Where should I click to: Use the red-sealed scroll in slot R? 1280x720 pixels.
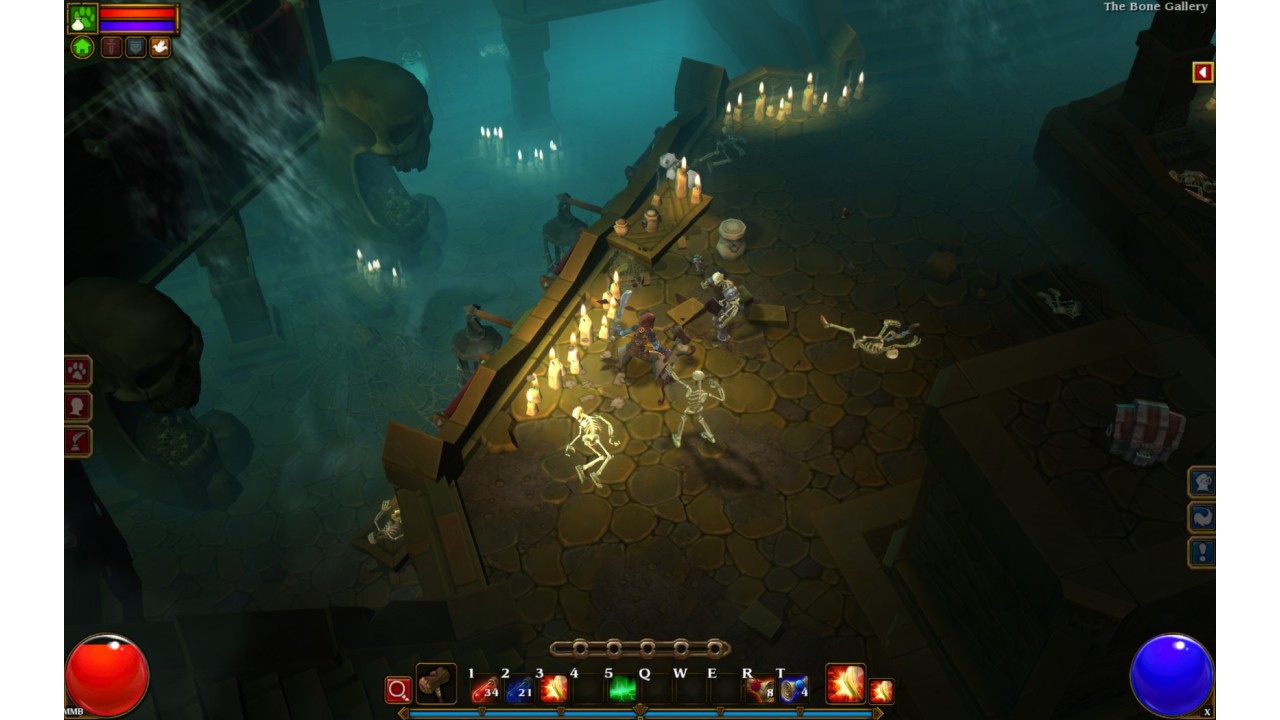(x=760, y=689)
